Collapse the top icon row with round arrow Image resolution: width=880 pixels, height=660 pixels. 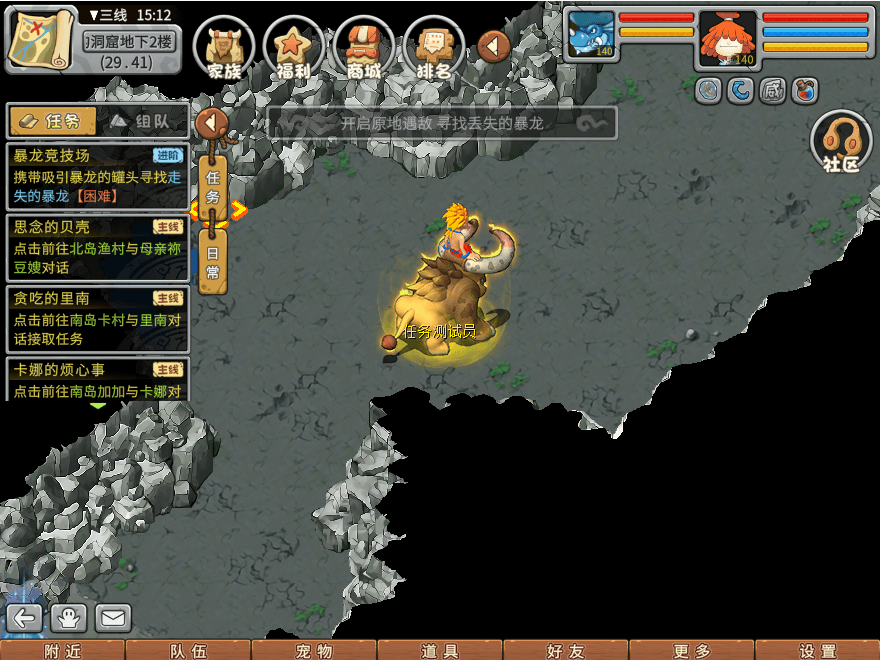pyautogui.click(x=494, y=45)
